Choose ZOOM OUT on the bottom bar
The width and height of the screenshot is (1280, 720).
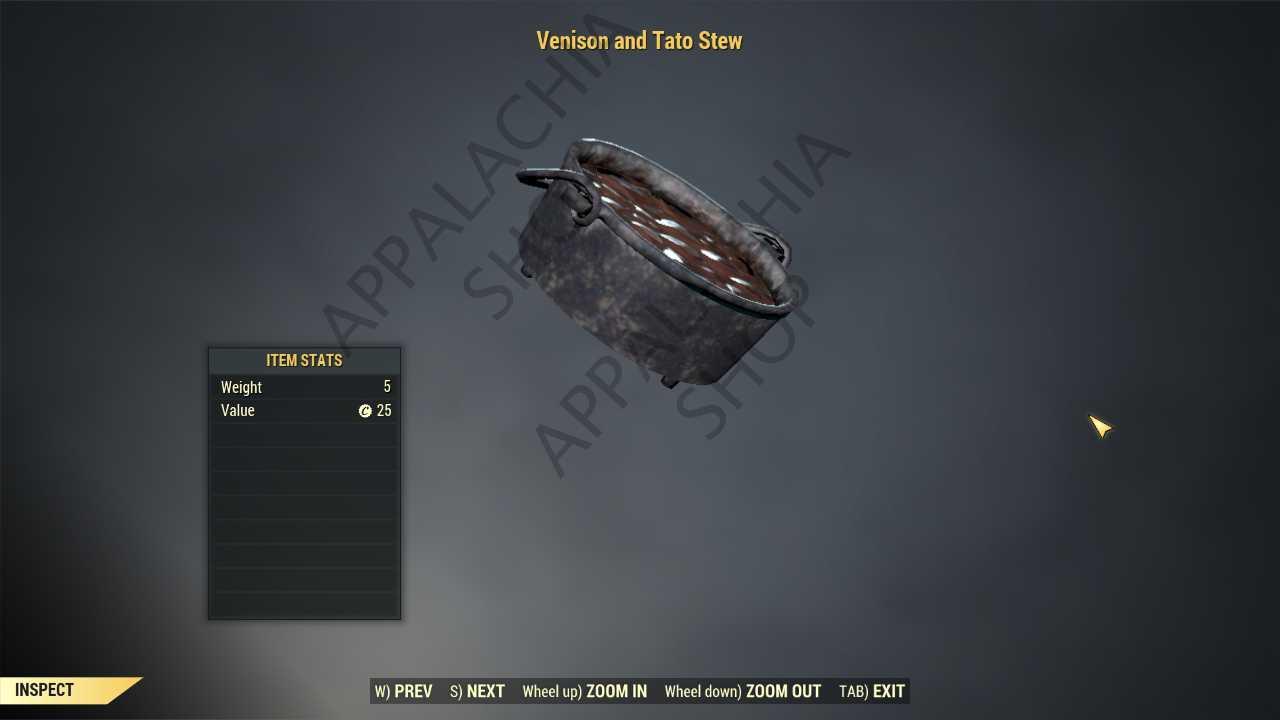(x=743, y=691)
